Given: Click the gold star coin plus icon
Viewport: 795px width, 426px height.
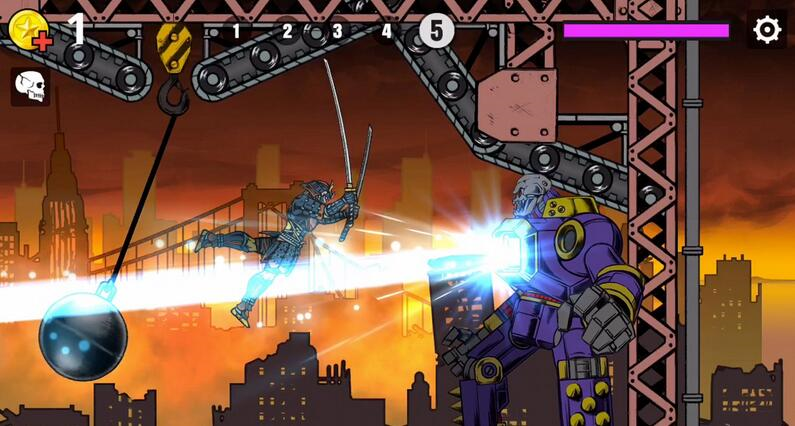Looking at the screenshot, I should (x=28, y=29).
